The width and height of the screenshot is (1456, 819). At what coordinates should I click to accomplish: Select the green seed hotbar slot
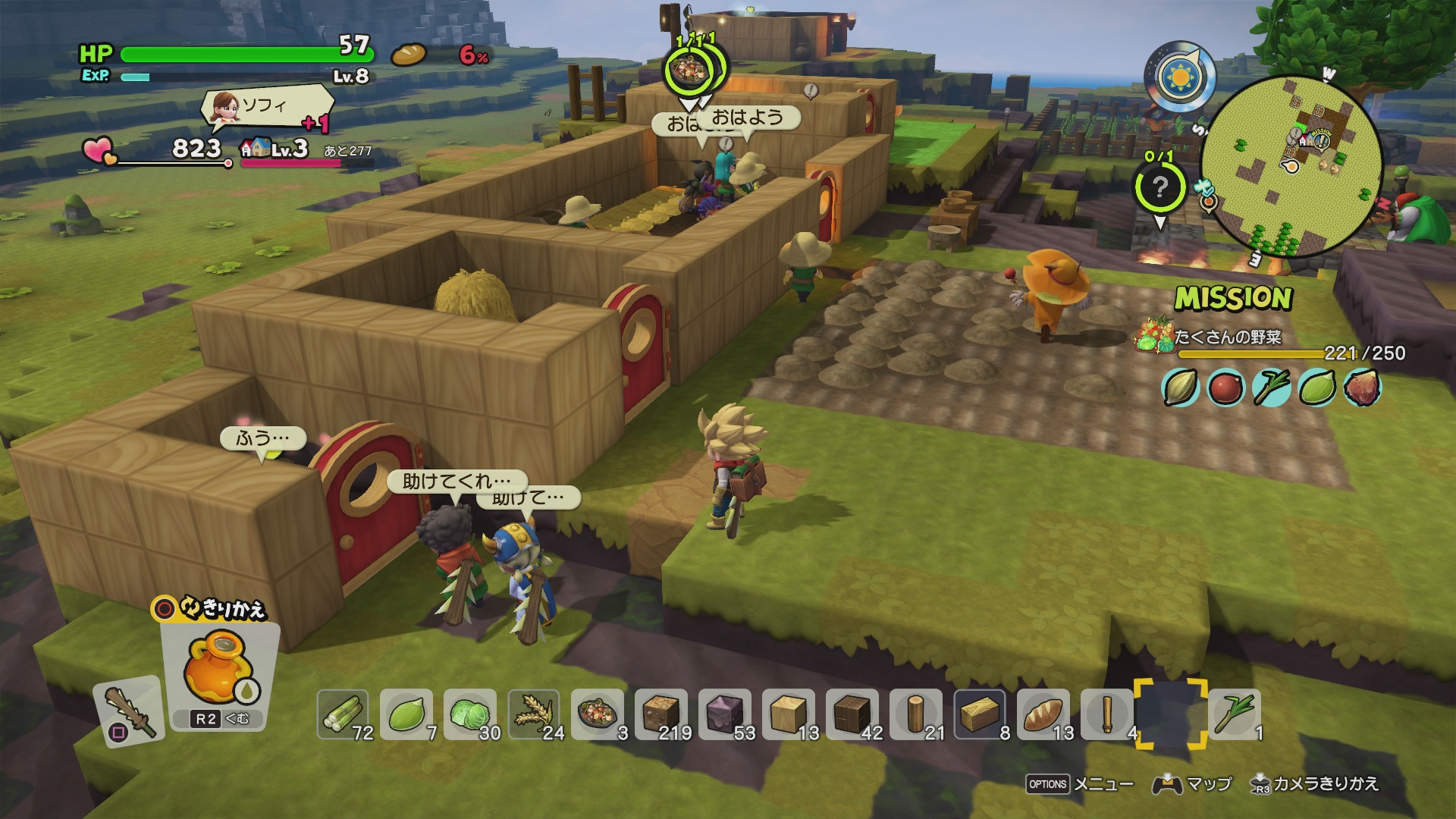point(406,714)
